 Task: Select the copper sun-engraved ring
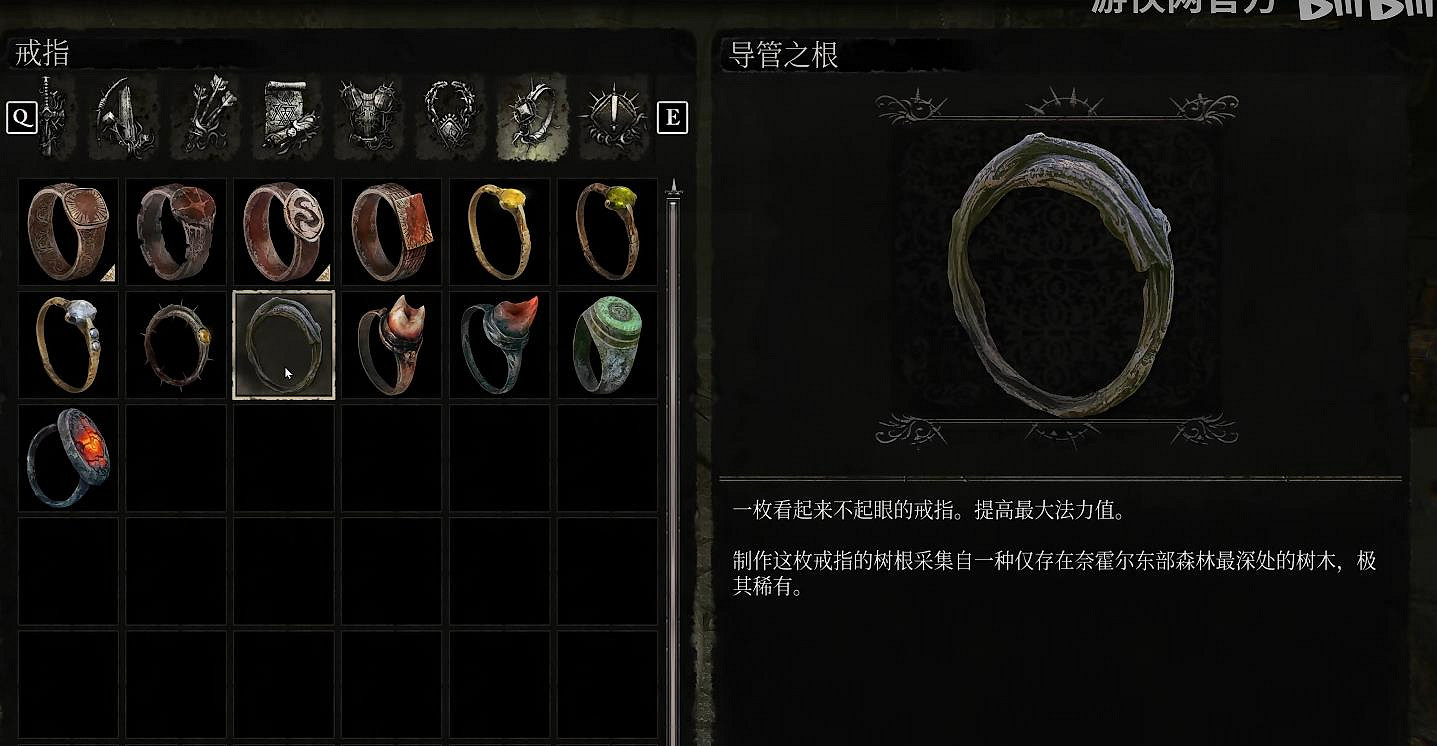click(x=67, y=231)
